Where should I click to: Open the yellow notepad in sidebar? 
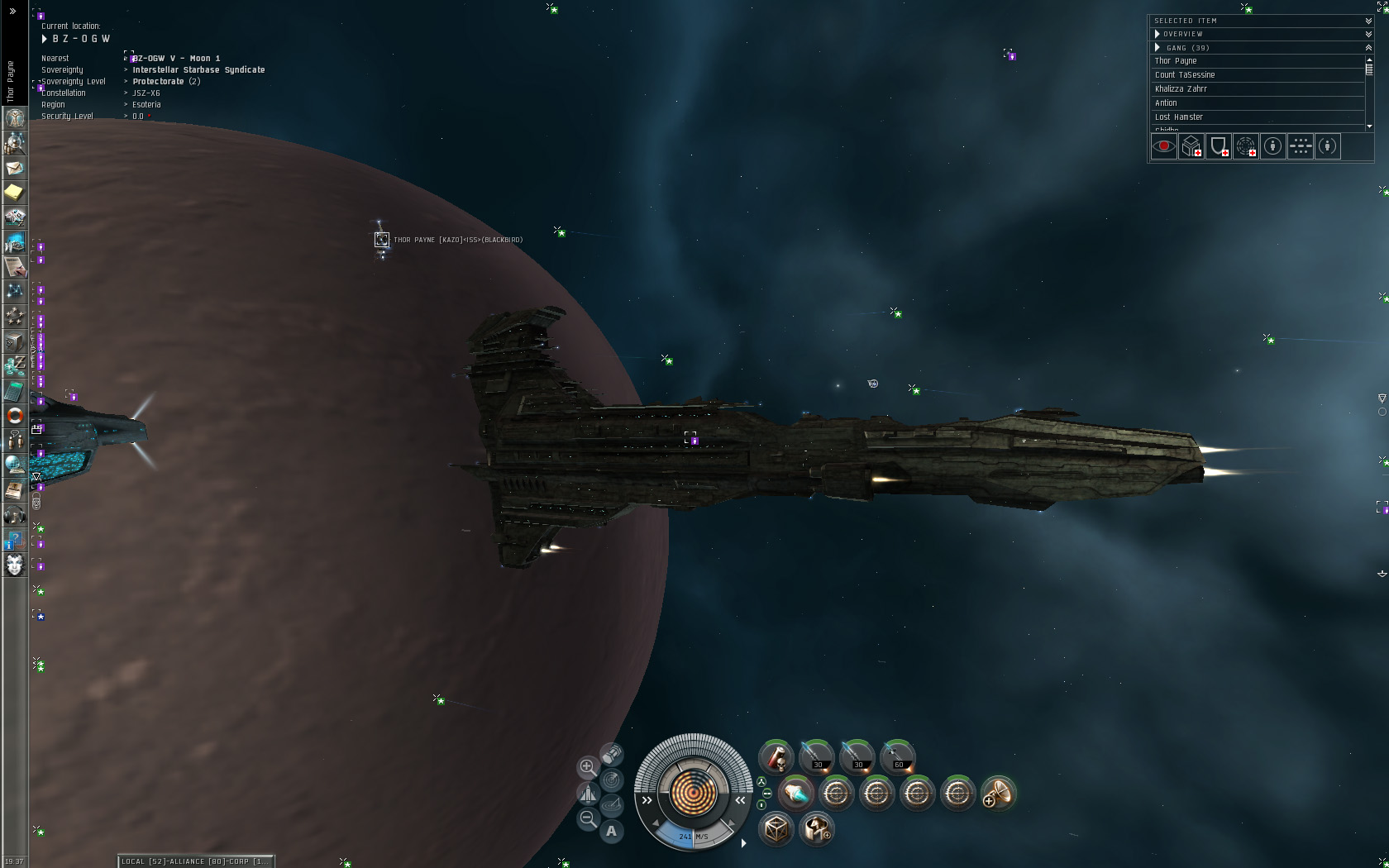[x=14, y=193]
